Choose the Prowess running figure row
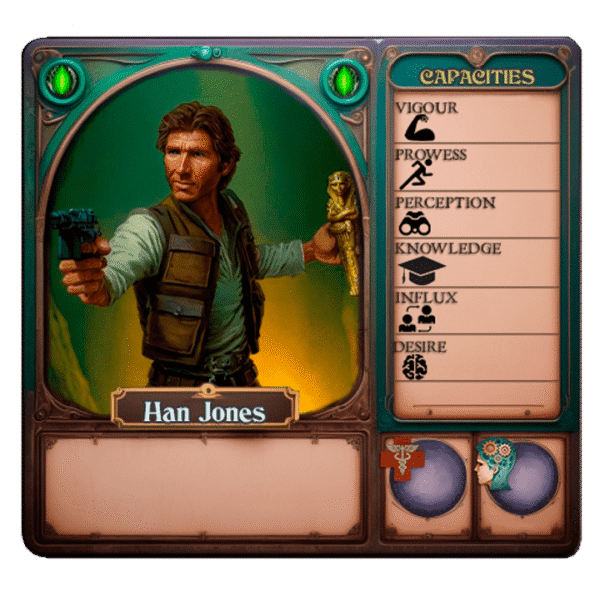The width and height of the screenshot is (600, 600). tap(475, 168)
